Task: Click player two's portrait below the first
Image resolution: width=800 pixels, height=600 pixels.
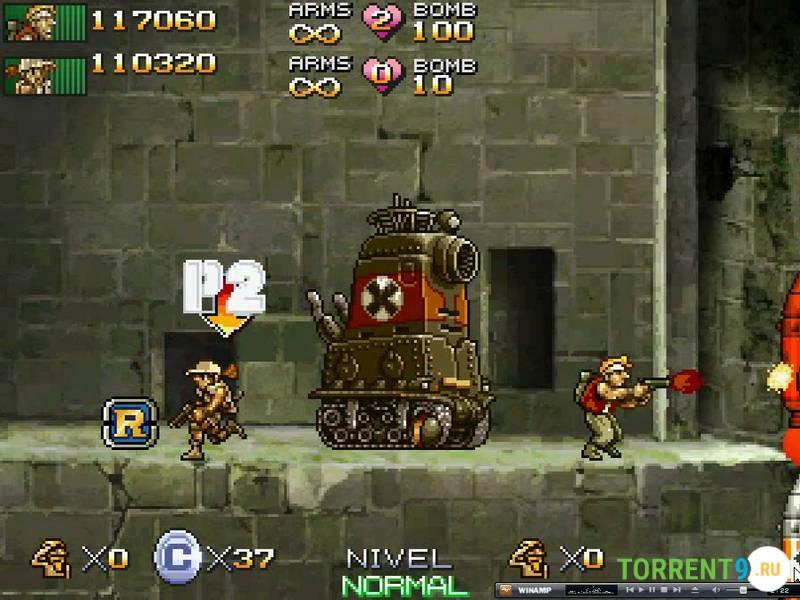Action: tap(32, 74)
